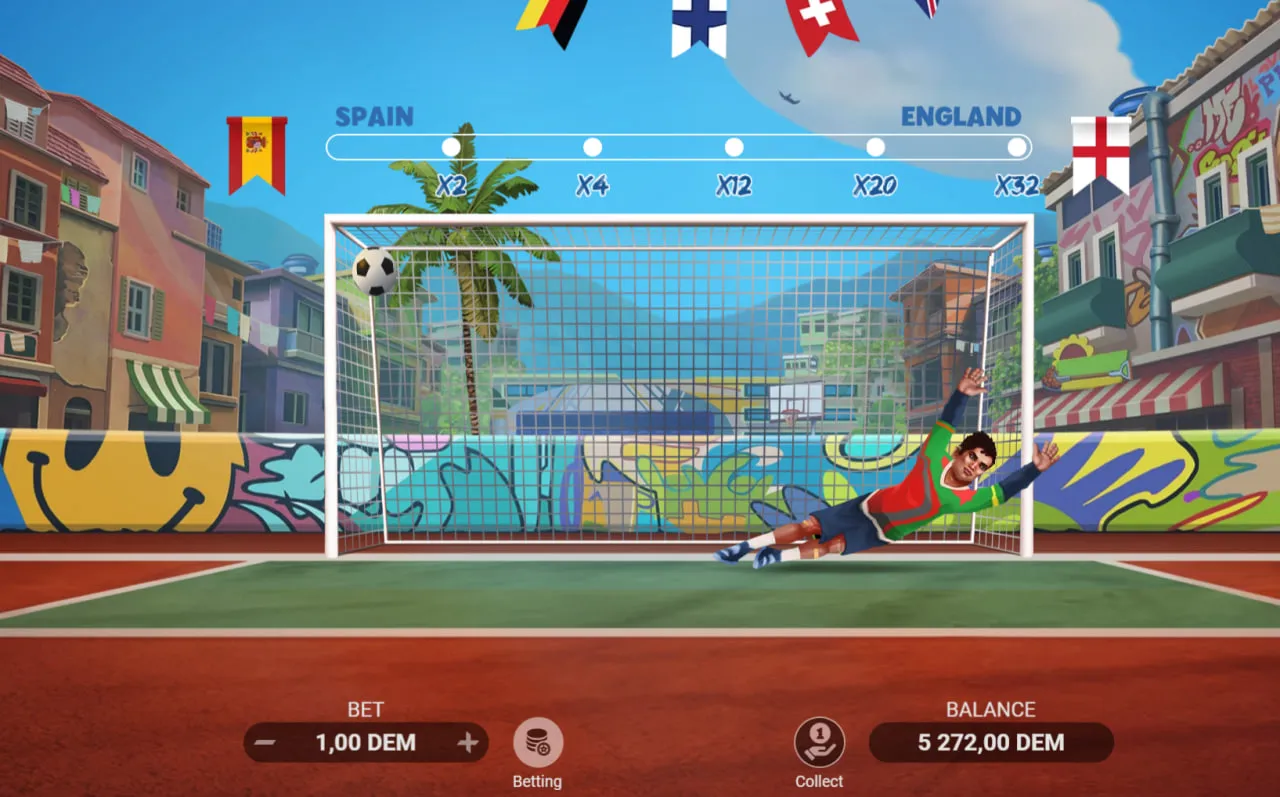Decrease the bet using the minus button

(x=265, y=743)
